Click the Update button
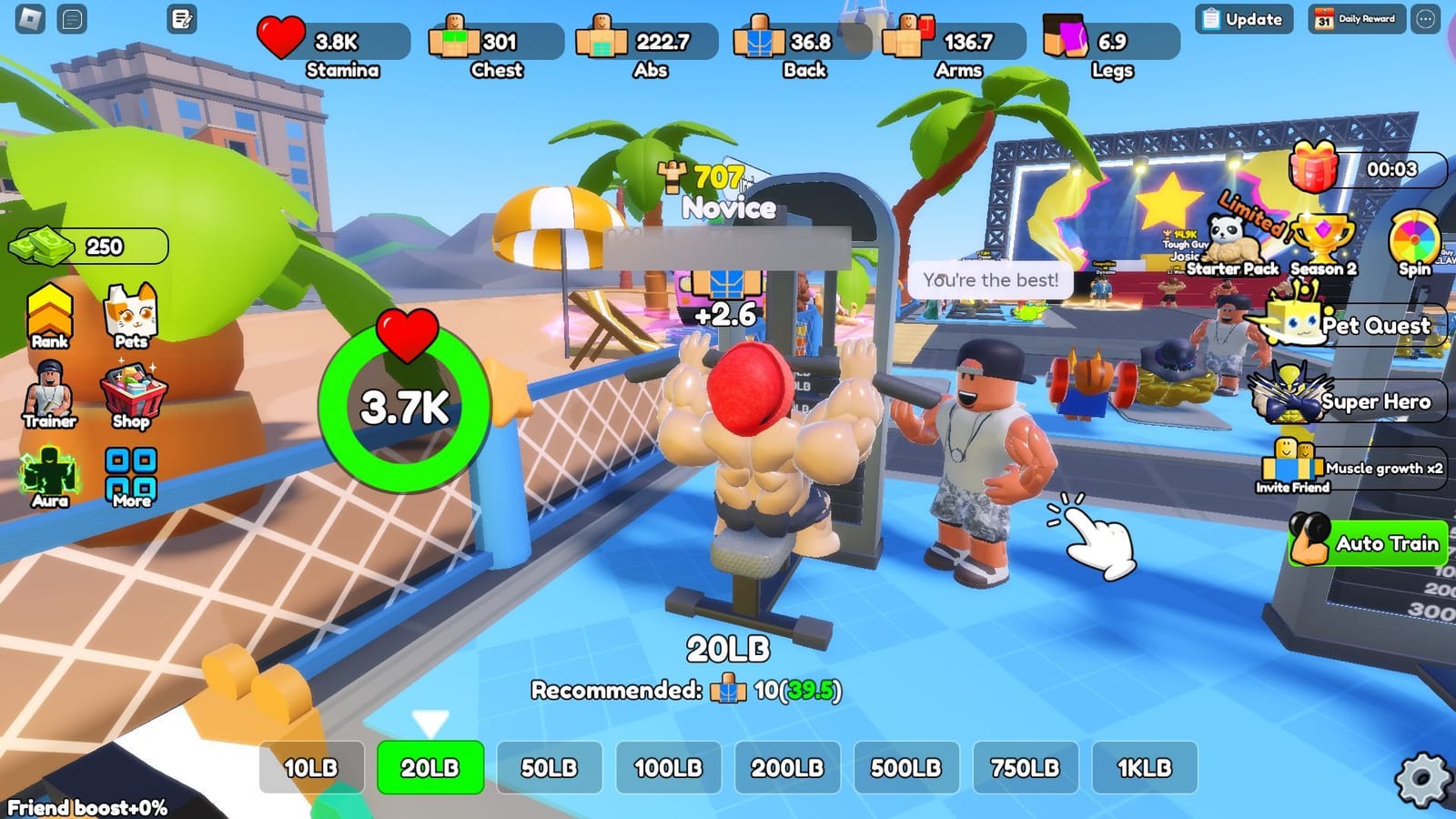The height and width of the screenshot is (819, 1456). pyautogui.click(x=1243, y=18)
